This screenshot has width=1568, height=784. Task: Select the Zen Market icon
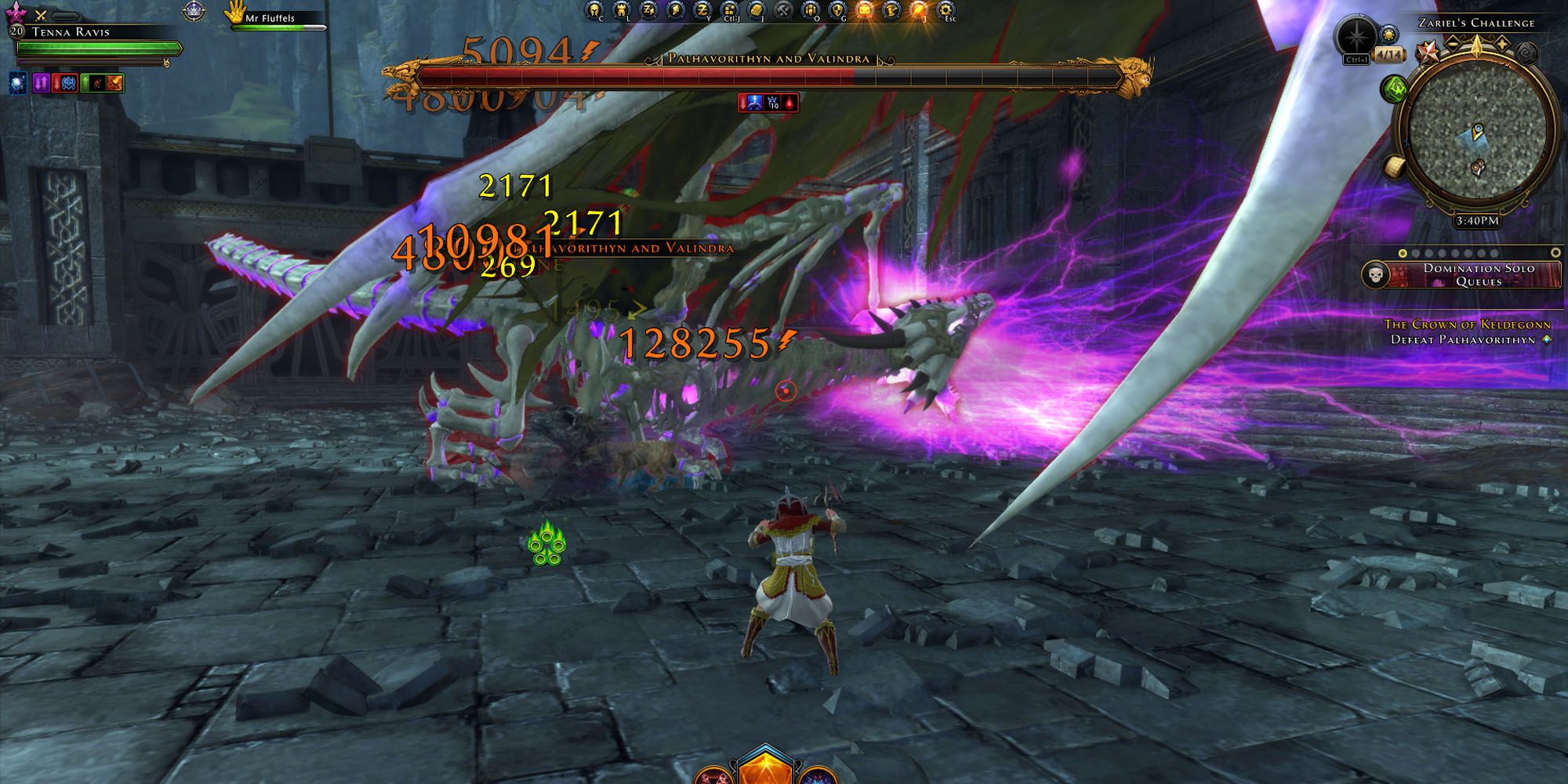pos(649,10)
